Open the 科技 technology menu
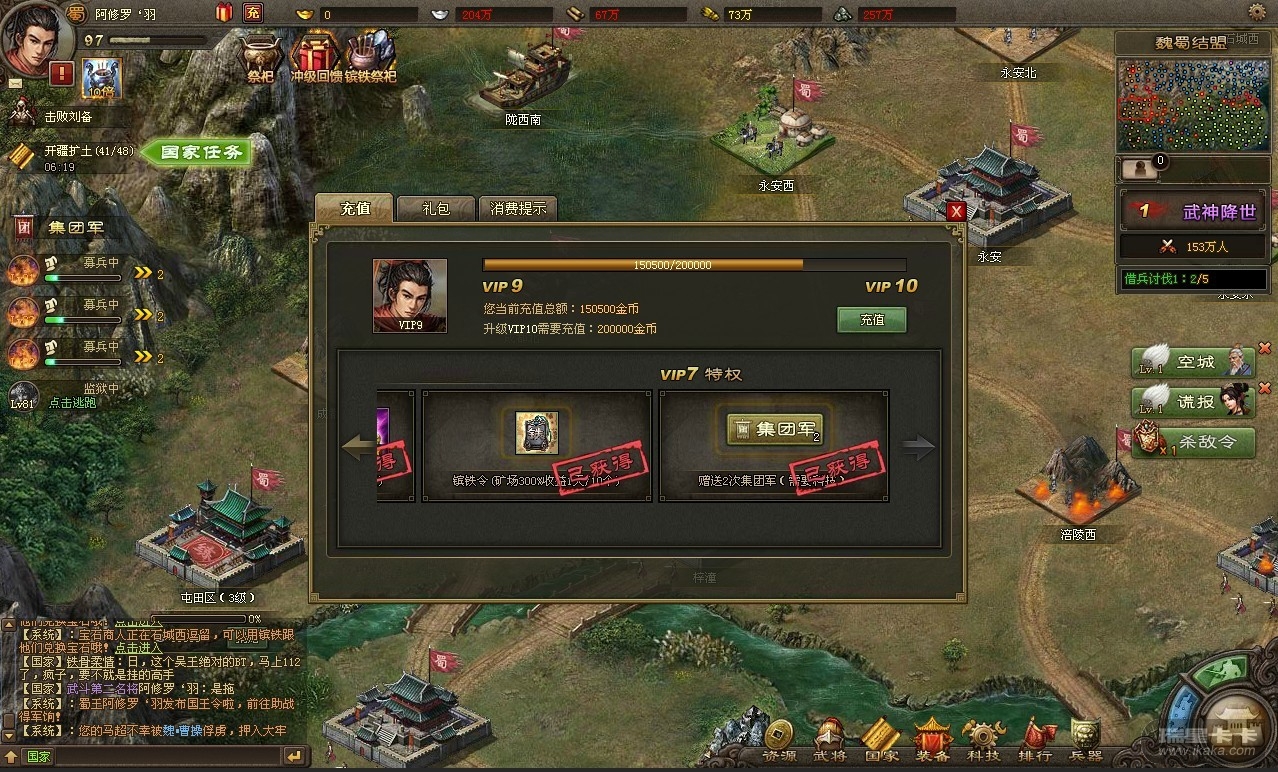The image size is (1278, 772). 983,741
